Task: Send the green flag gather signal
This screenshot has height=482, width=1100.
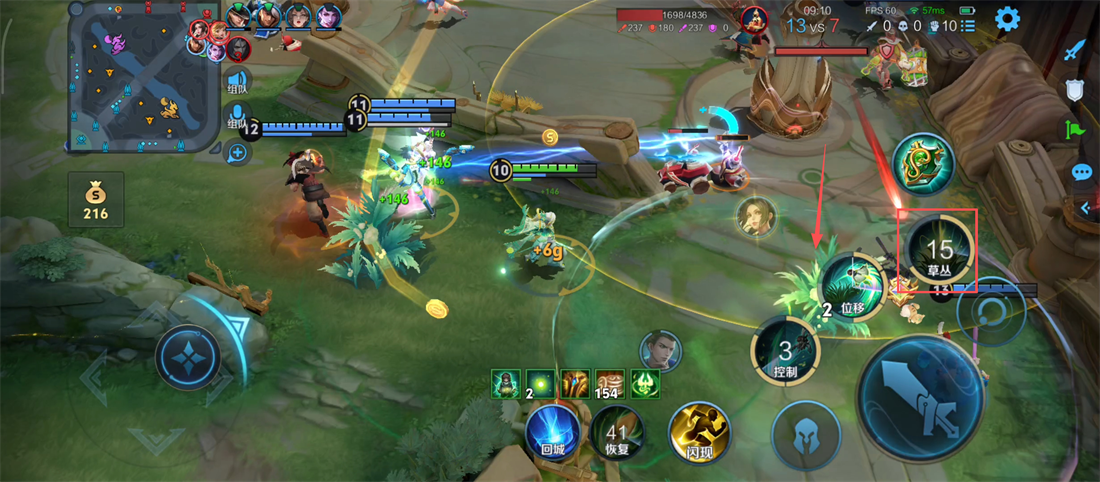Action: 1075,130
